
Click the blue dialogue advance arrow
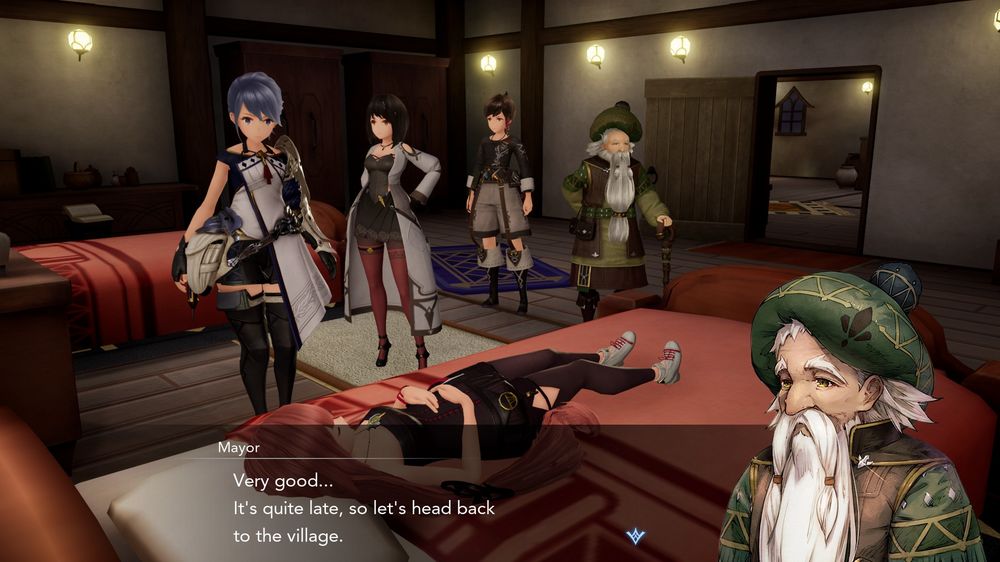coord(634,537)
